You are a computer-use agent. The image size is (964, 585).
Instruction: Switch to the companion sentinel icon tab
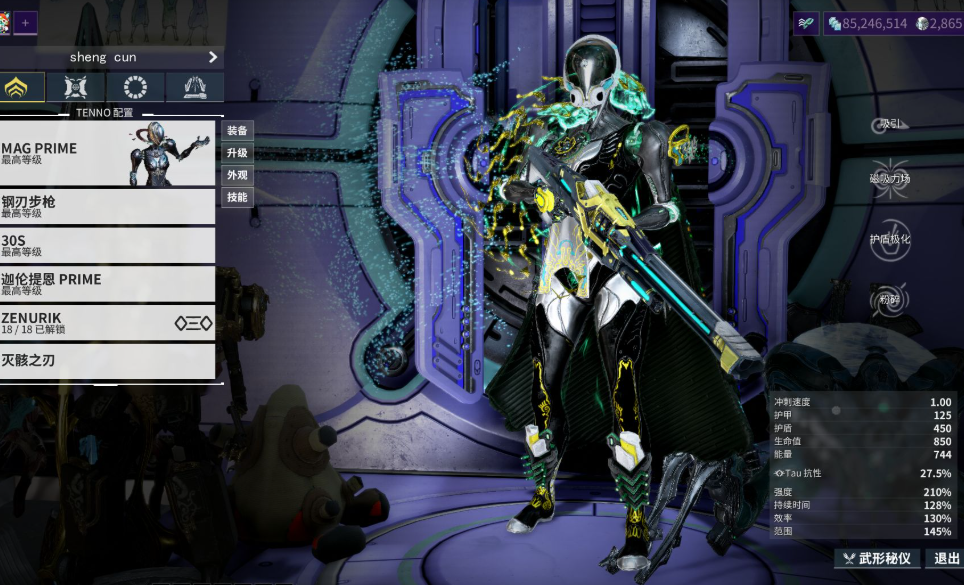(77, 87)
